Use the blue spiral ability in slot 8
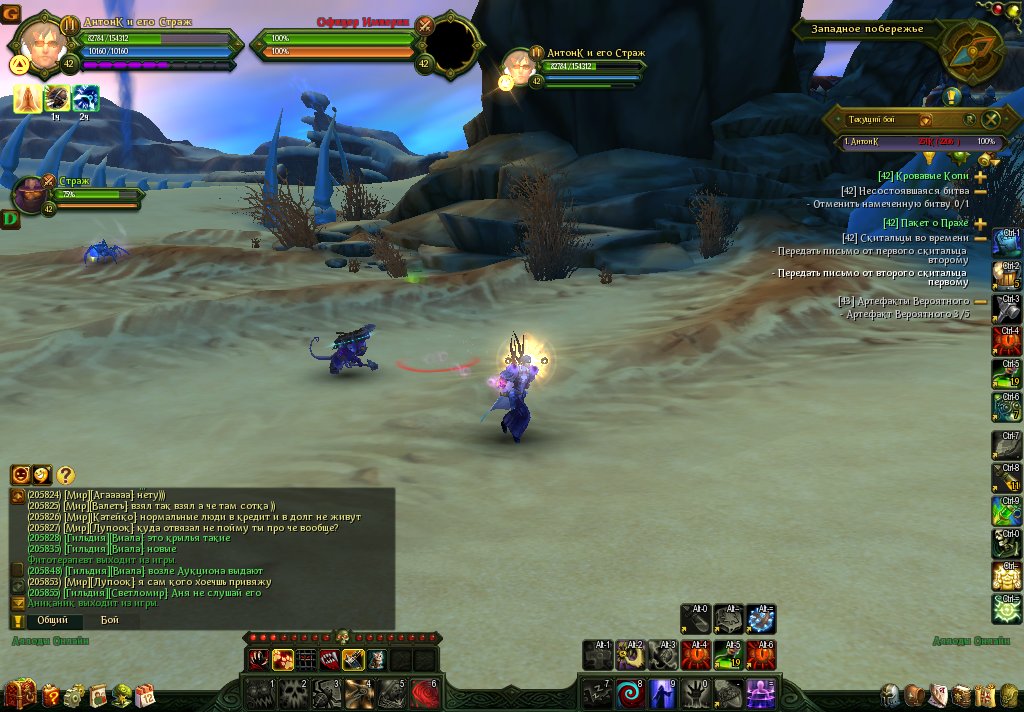Image resolution: width=1024 pixels, height=712 pixels. 630,692
